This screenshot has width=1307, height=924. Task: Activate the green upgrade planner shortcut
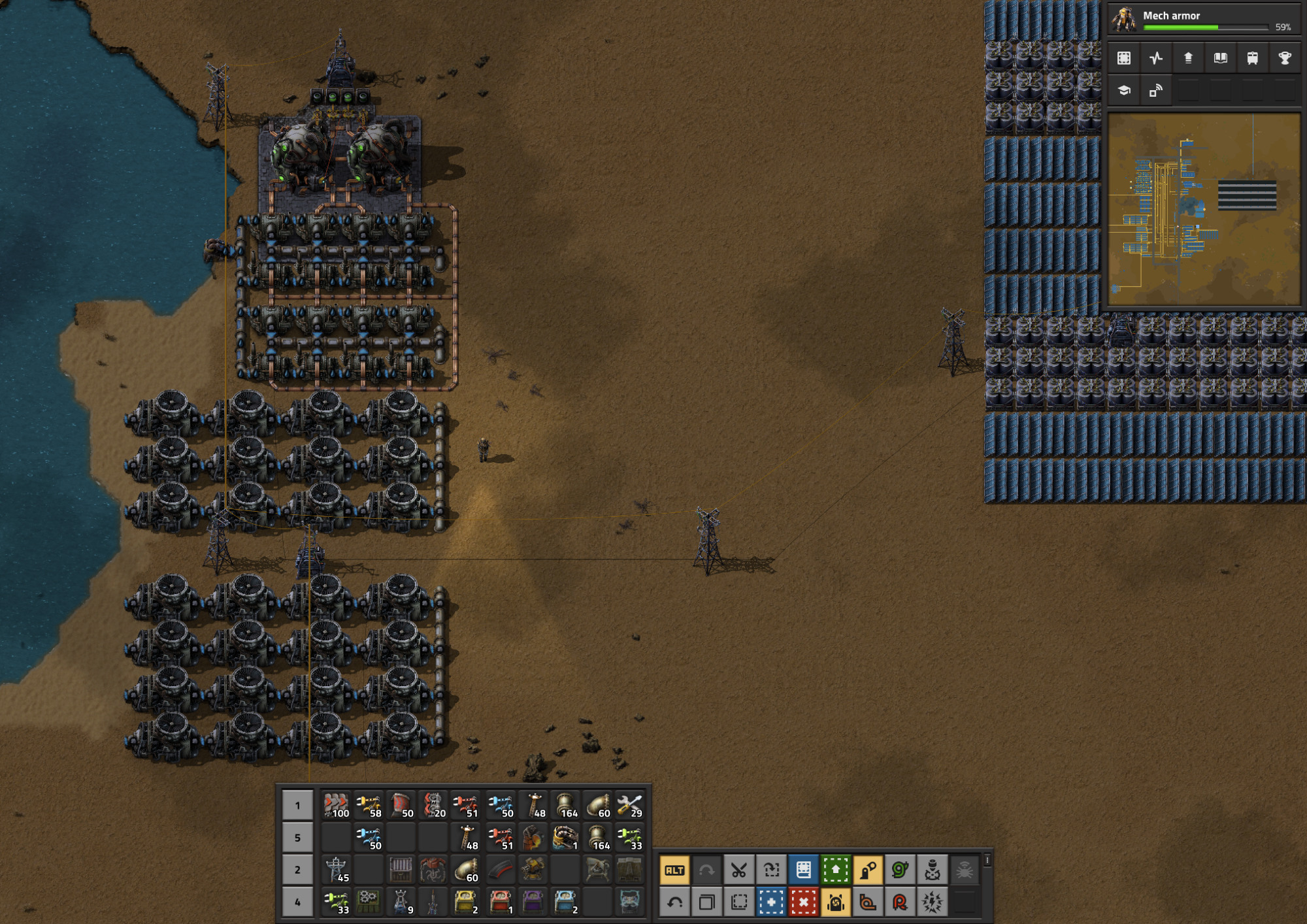click(x=835, y=870)
